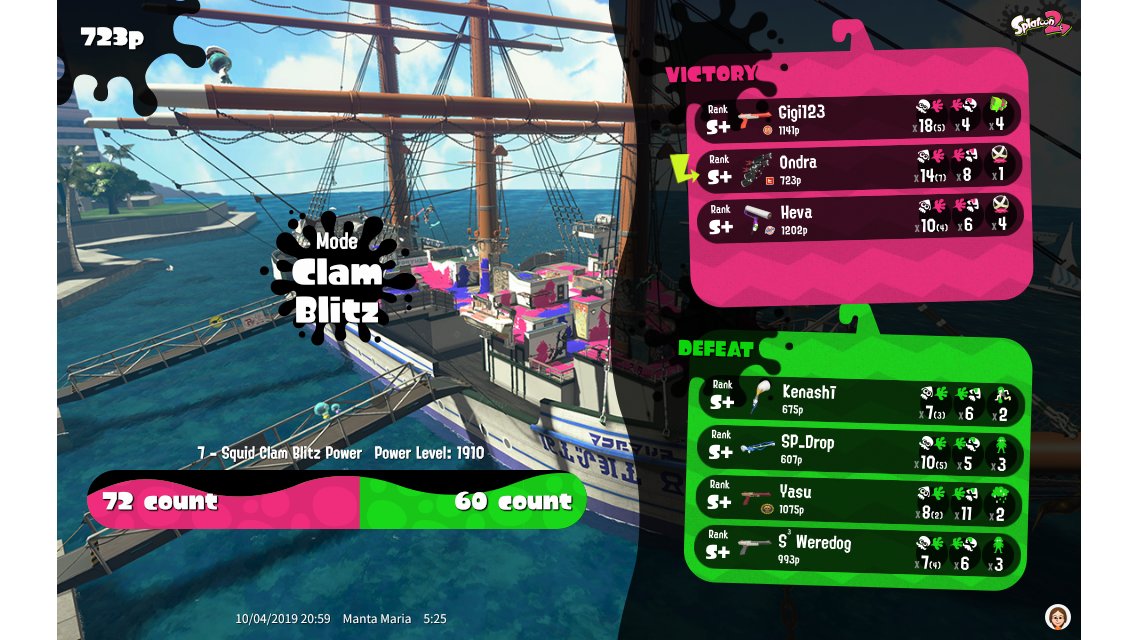
Task: Choose the Ondra result row
Action: pos(860,168)
